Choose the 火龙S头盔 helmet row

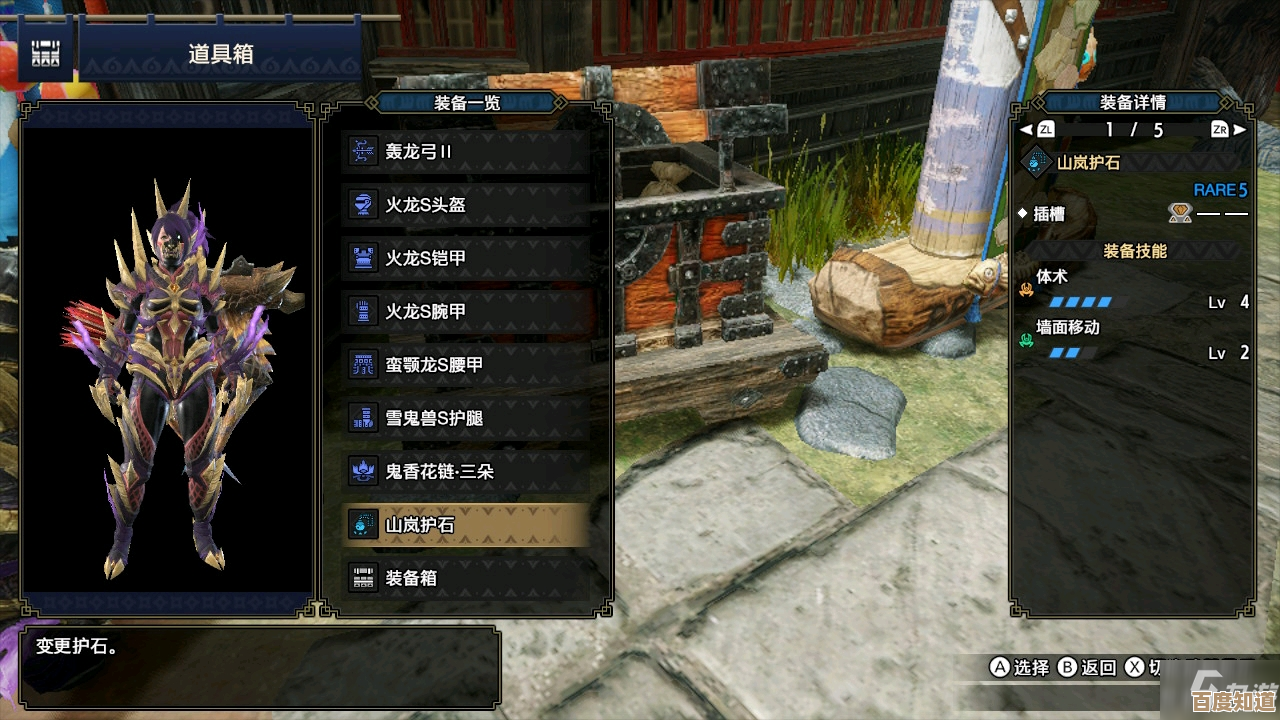click(466, 205)
